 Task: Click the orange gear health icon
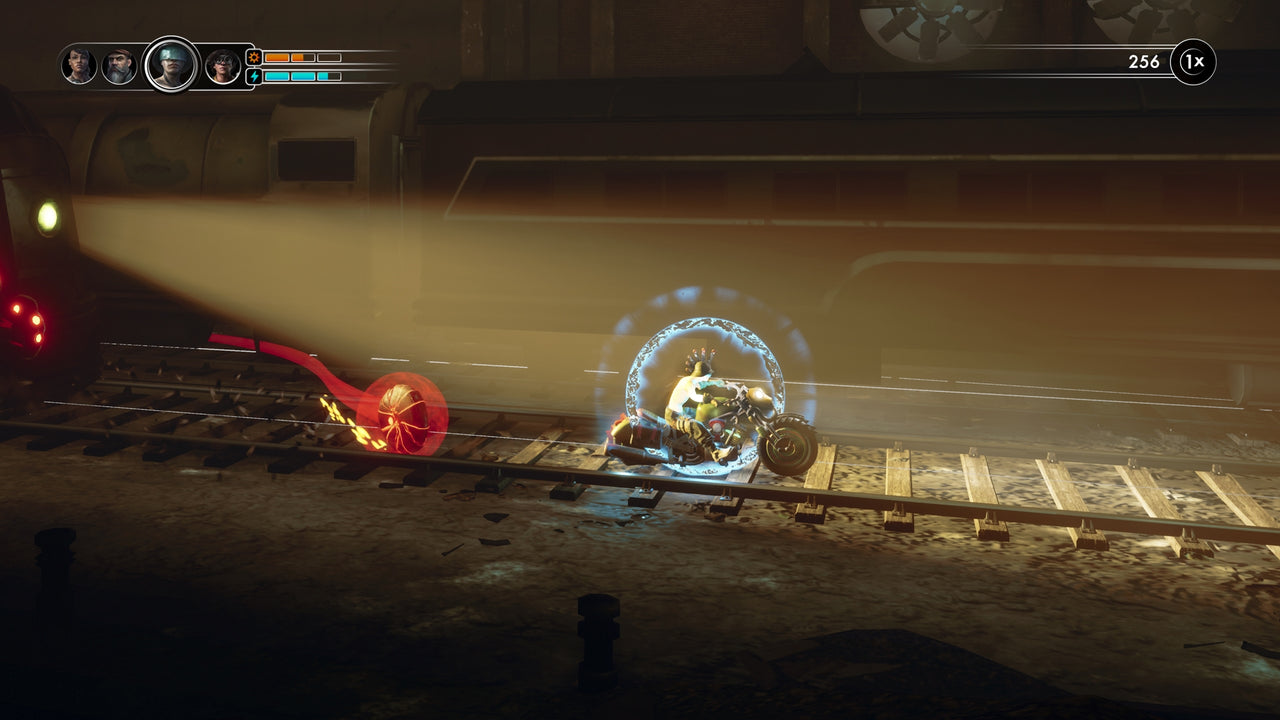(253, 58)
